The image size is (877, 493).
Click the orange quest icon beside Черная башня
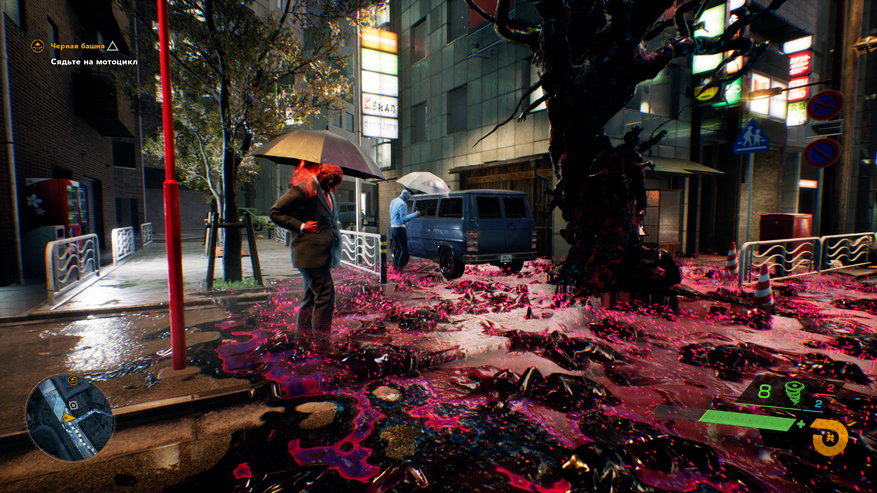(x=37, y=45)
